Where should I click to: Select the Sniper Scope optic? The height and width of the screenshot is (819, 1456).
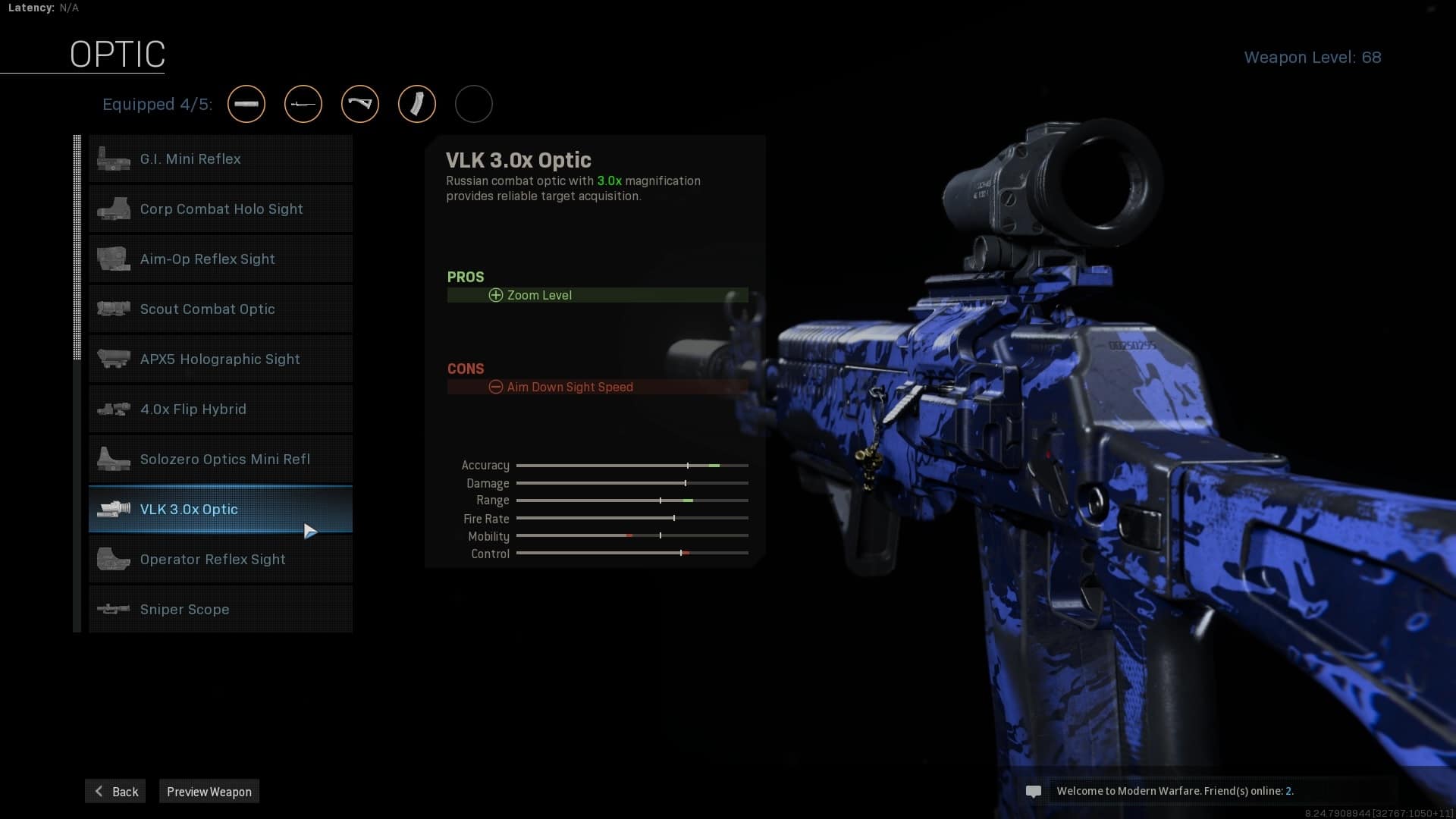[x=220, y=610]
